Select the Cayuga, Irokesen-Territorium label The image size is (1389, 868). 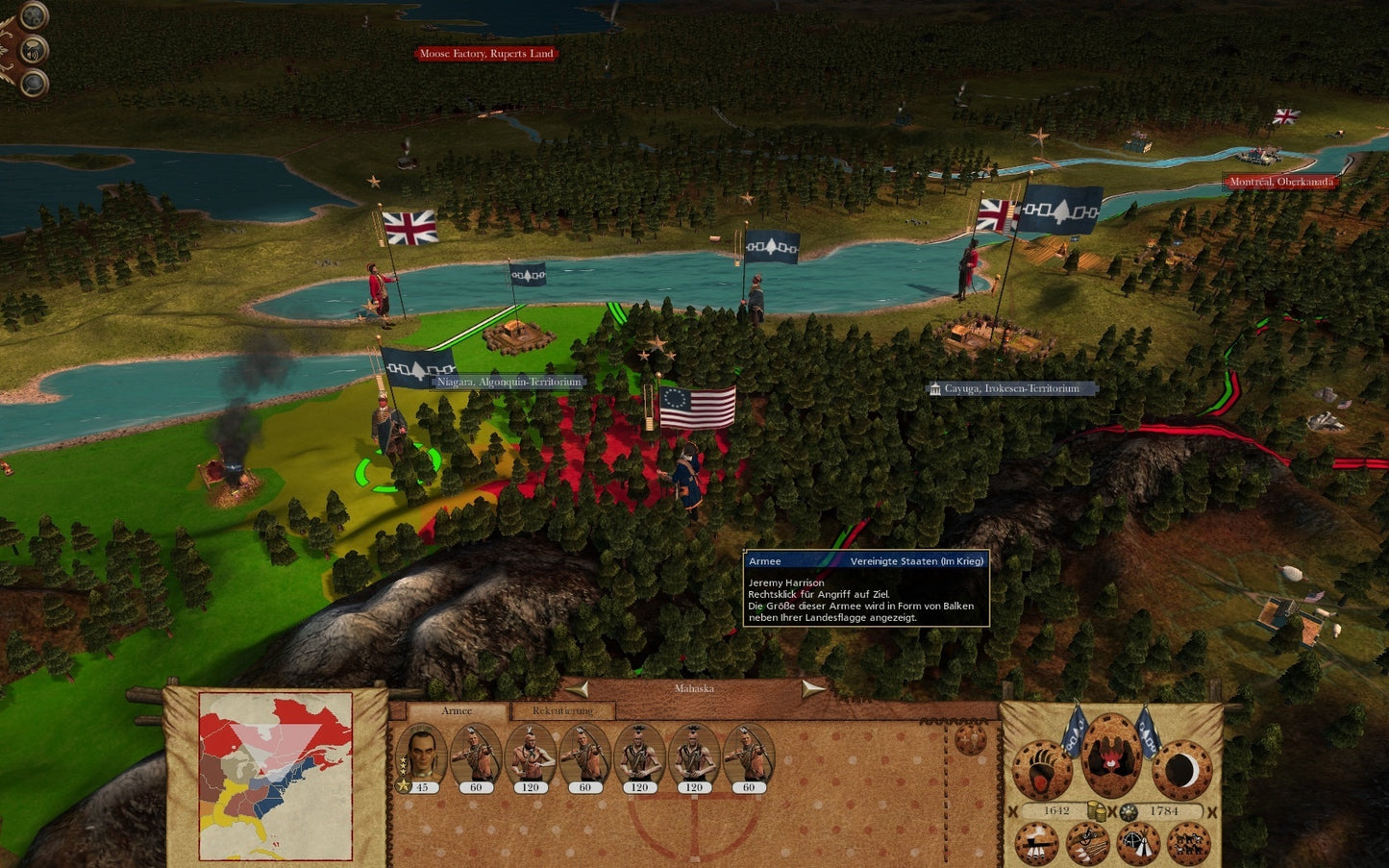(x=1011, y=389)
